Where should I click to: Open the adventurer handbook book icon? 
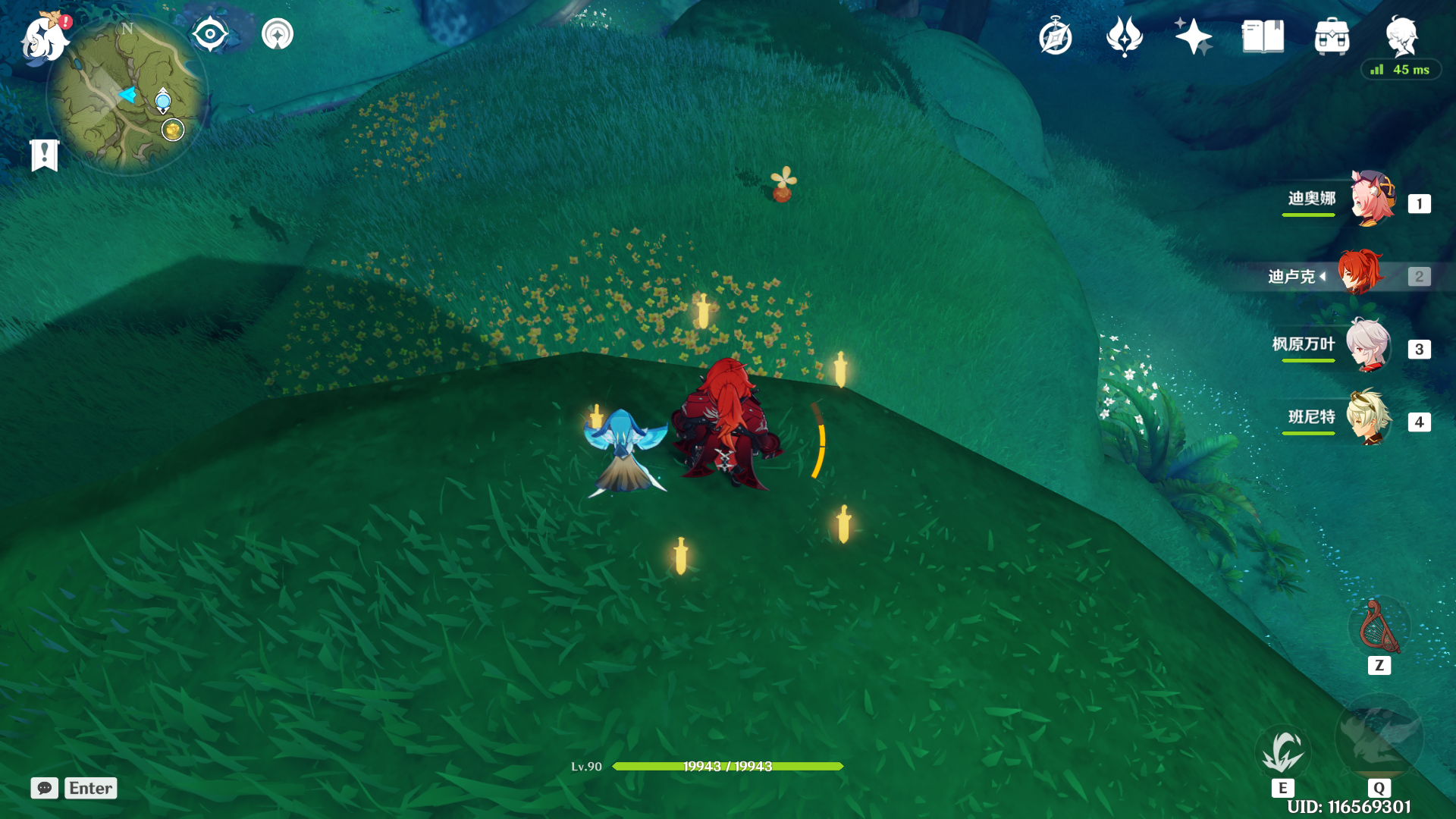[1263, 36]
